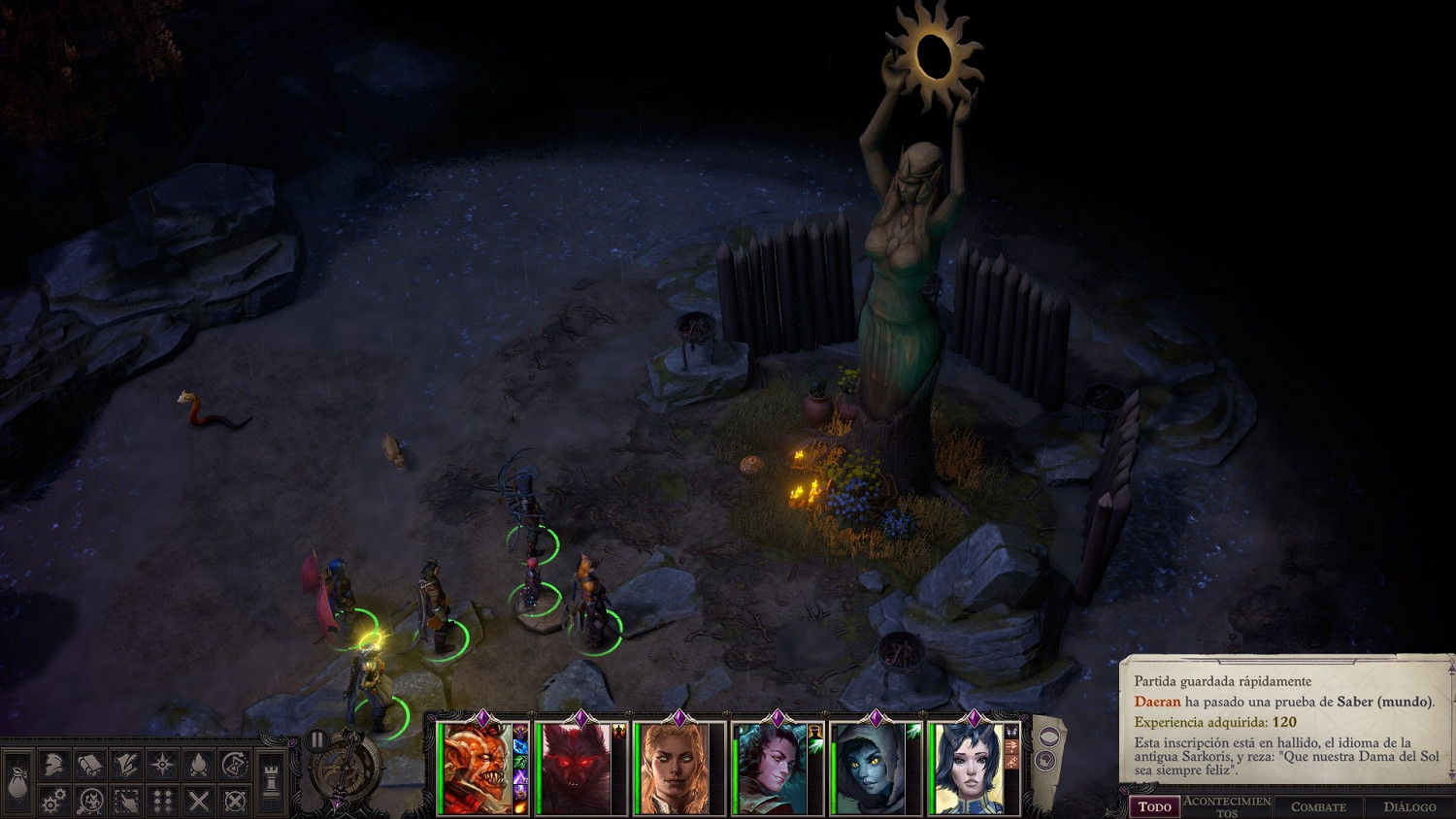This screenshot has height=819, width=1456.
Task: Switch the log to the Diálogo tab
Action: [1409, 806]
